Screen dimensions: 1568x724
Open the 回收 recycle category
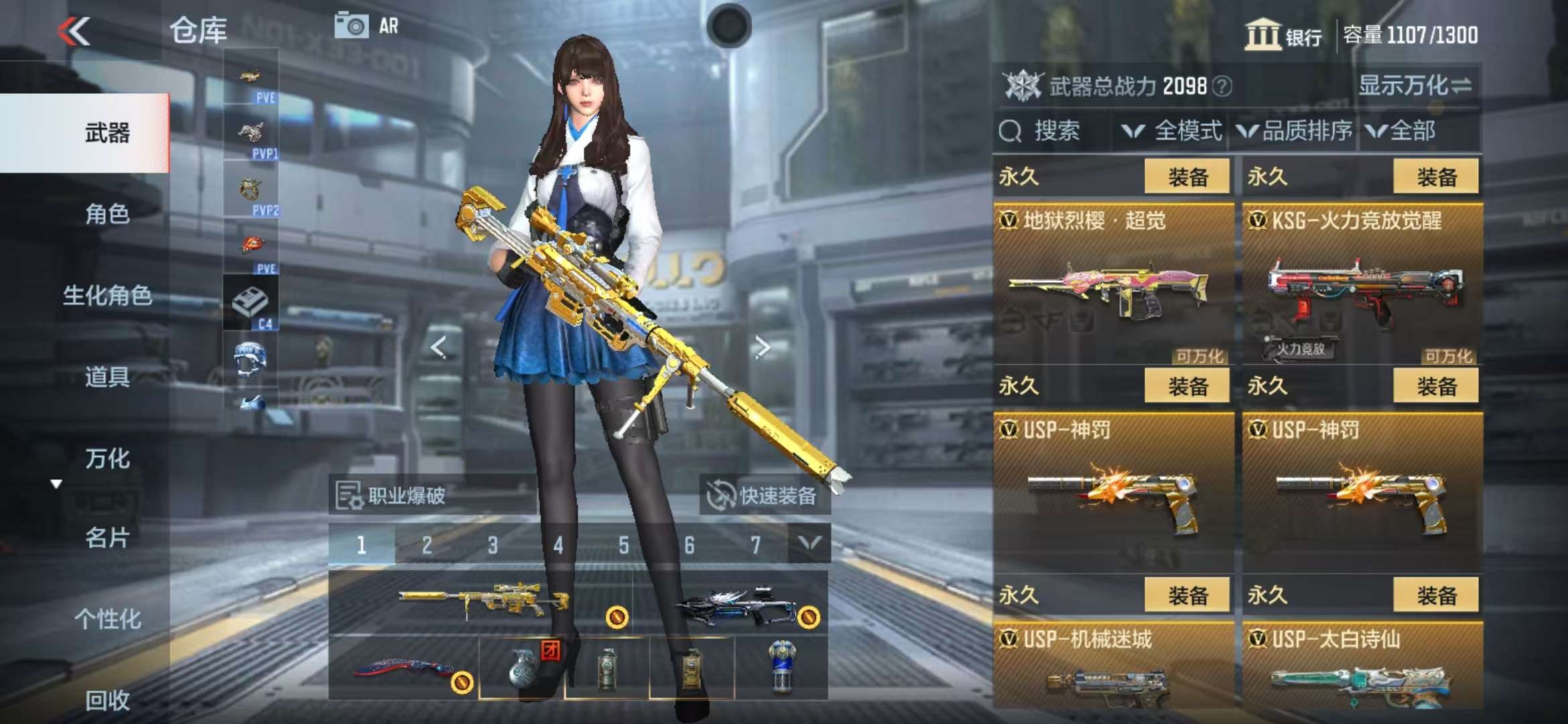click(x=107, y=700)
